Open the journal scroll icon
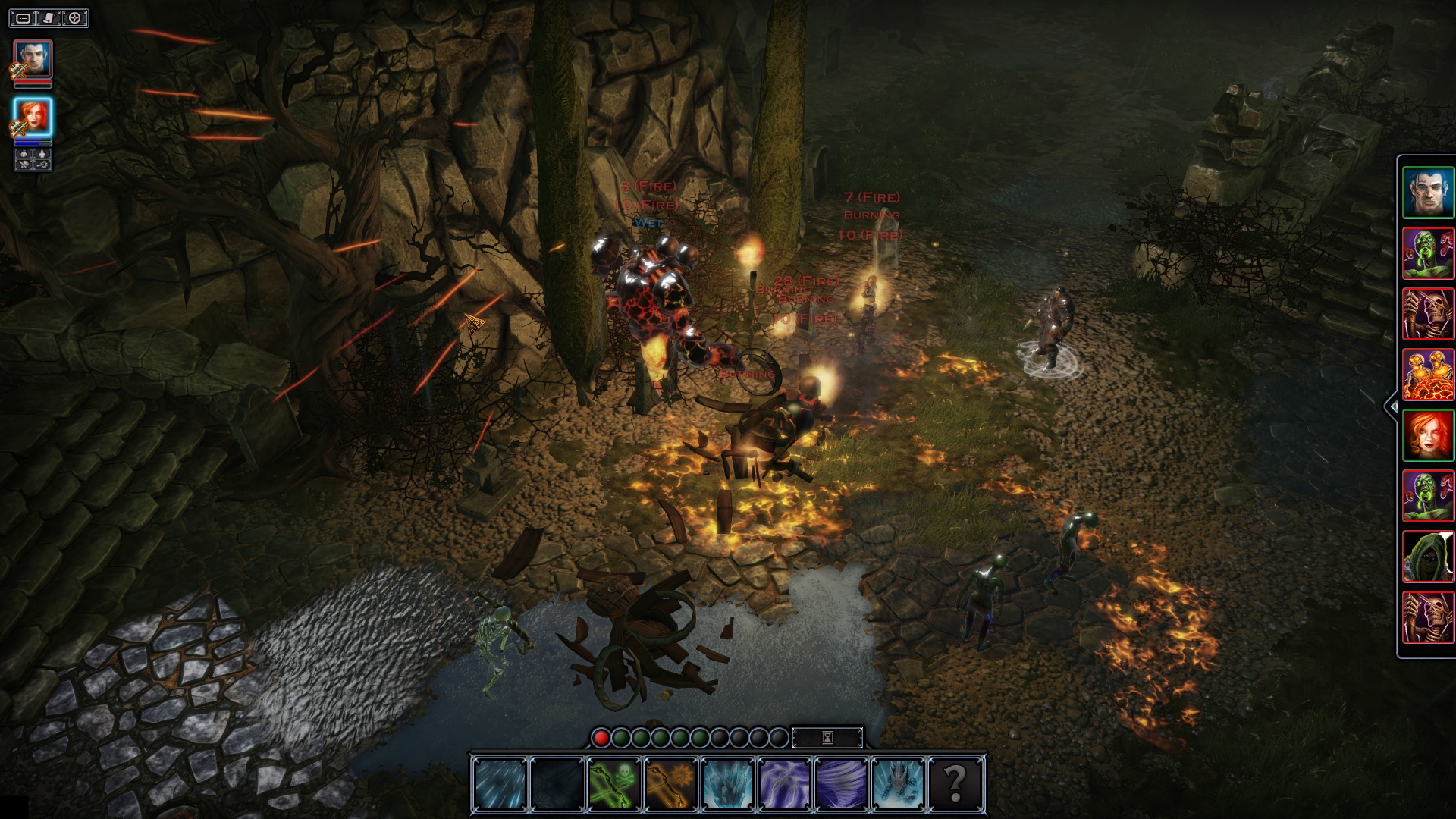The height and width of the screenshot is (819, 1456). point(49,18)
